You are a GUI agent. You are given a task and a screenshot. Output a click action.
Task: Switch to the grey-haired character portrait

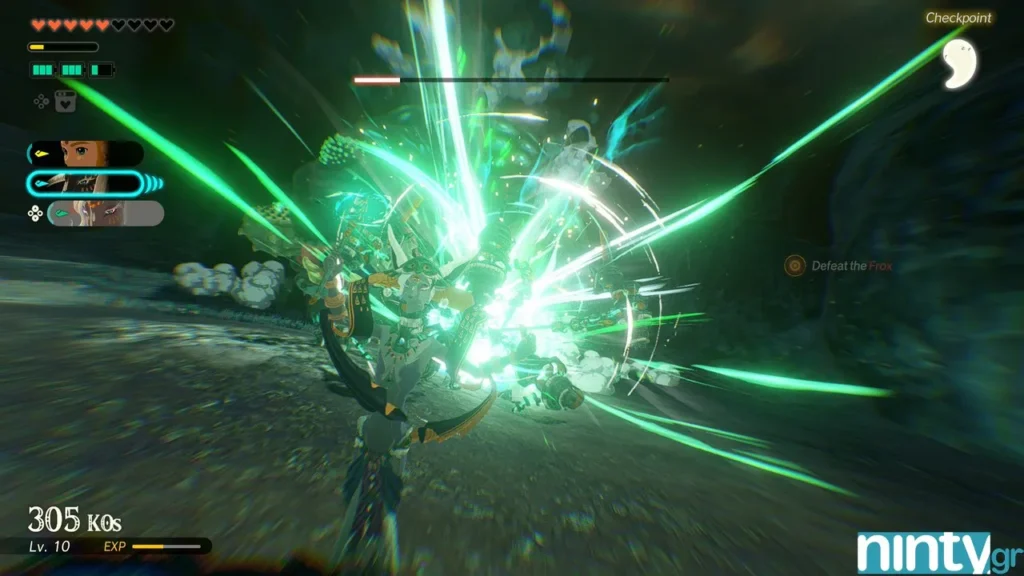[104, 213]
